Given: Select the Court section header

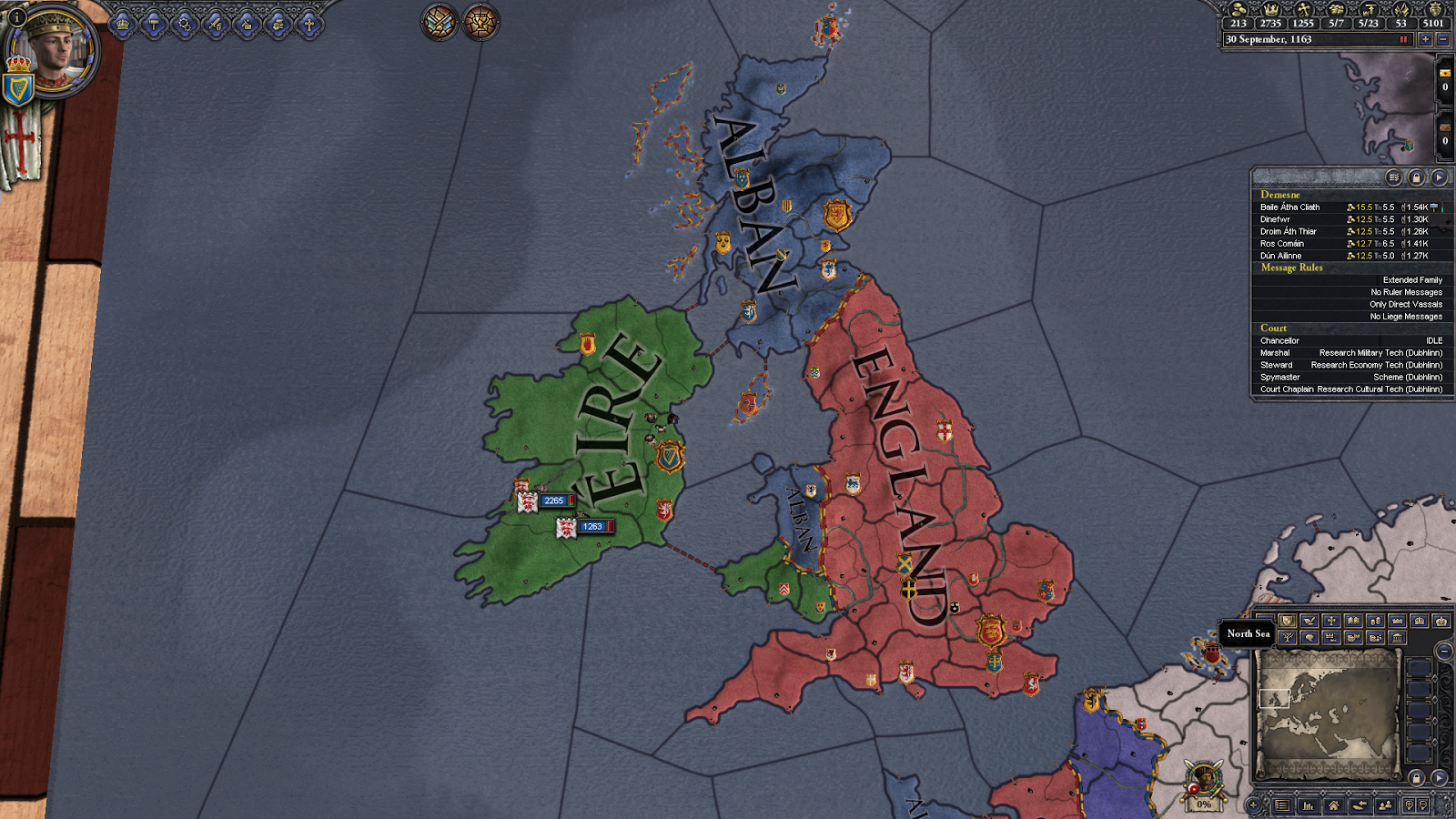Looking at the screenshot, I should click(x=1272, y=329).
